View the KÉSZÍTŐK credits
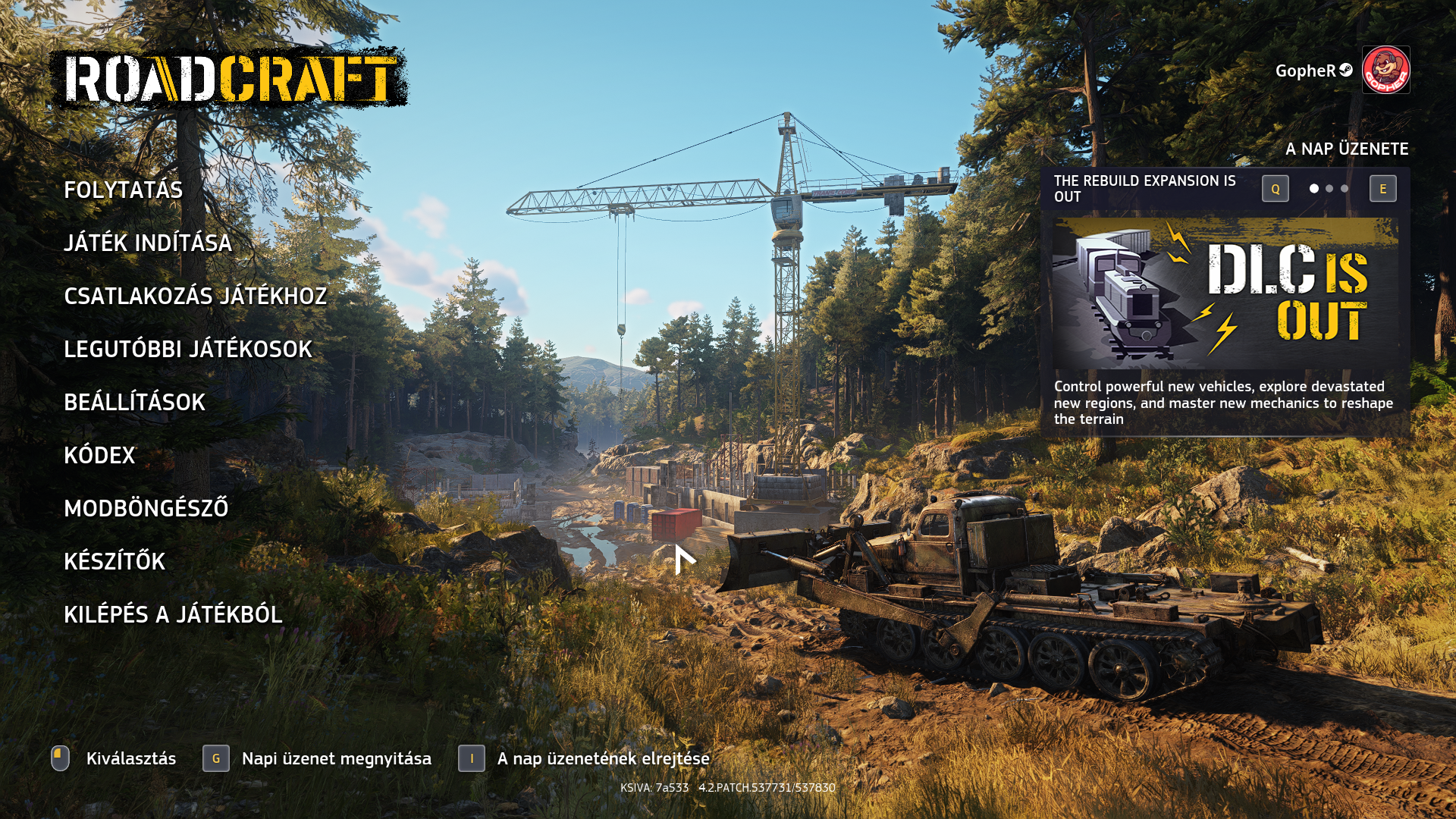The height and width of the screenshot is (819, 1456). coord(115,561)
